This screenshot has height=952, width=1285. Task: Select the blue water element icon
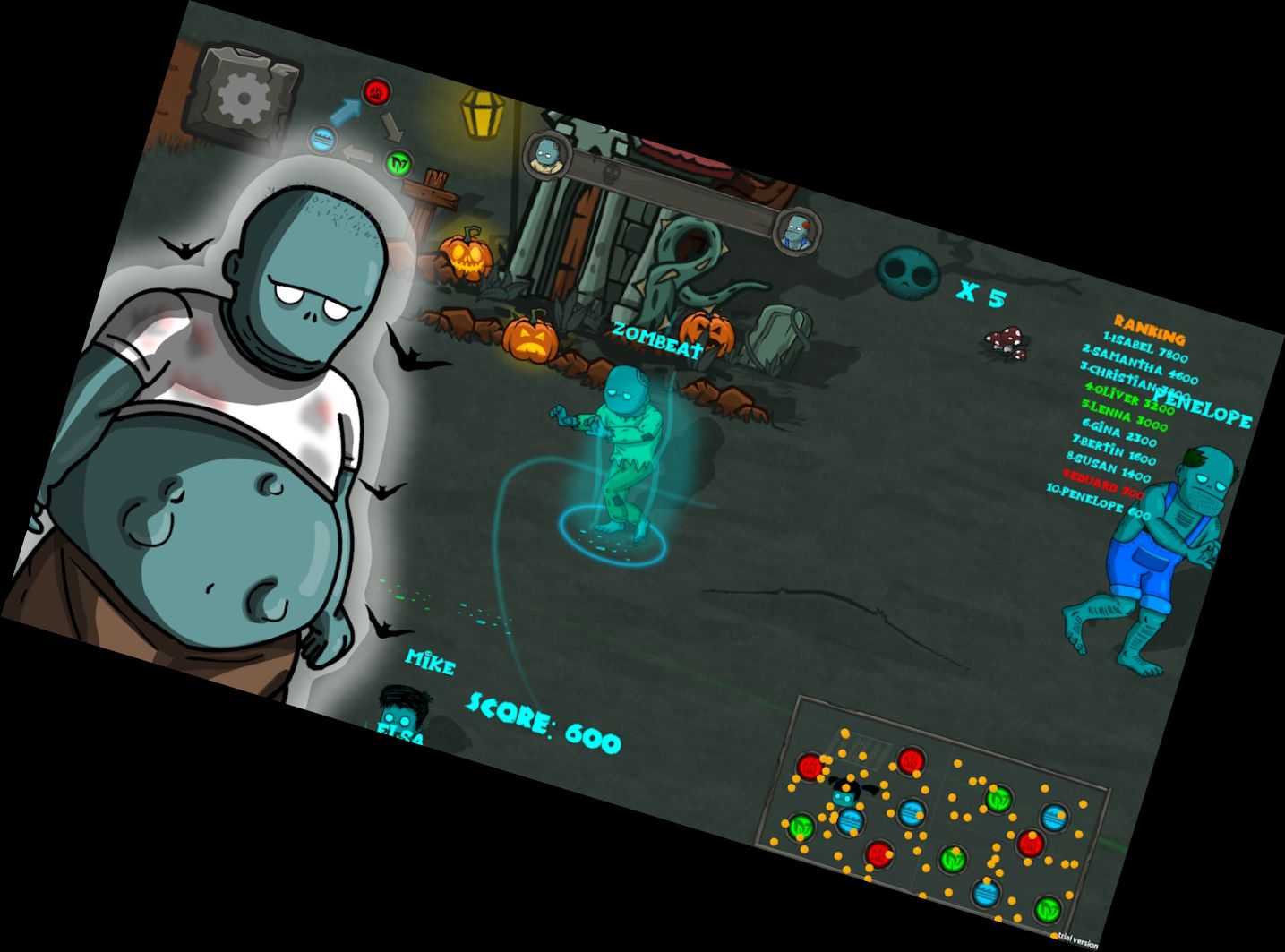point(321,139)
